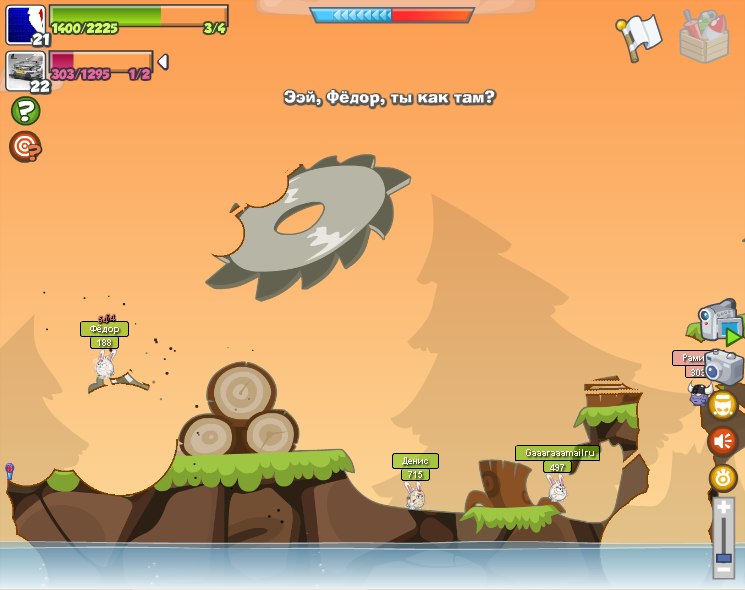Open the green question mark help
745x590 pixels.
(25, 110)
